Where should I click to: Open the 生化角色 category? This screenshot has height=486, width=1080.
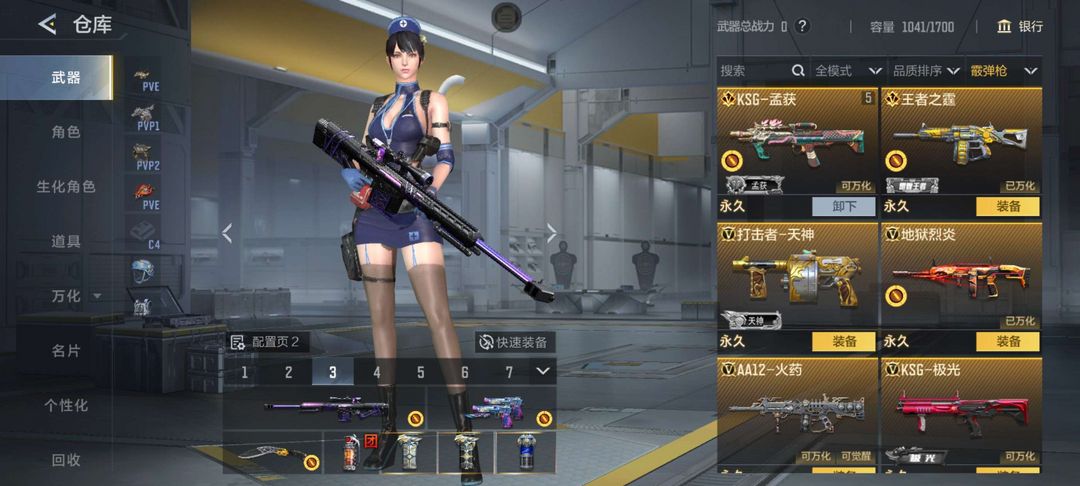point(66,187)
